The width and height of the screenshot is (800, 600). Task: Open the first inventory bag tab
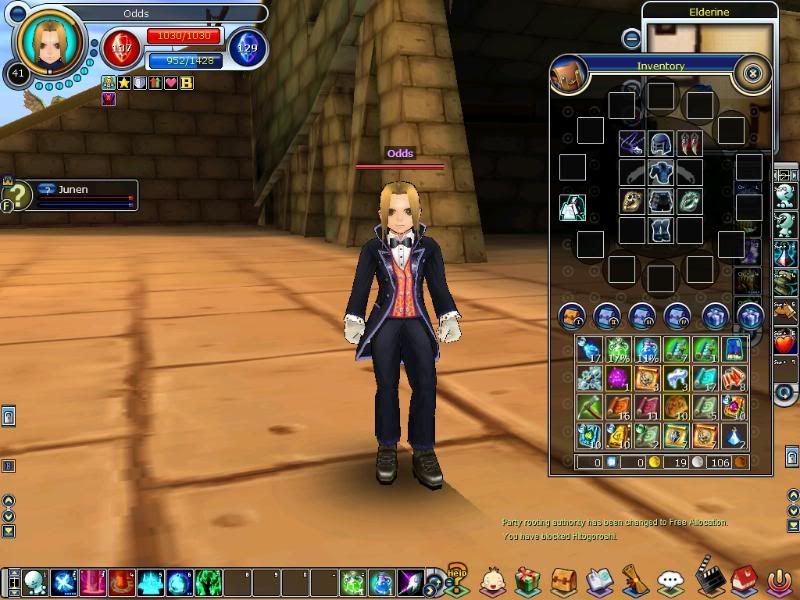coord(572,316)
